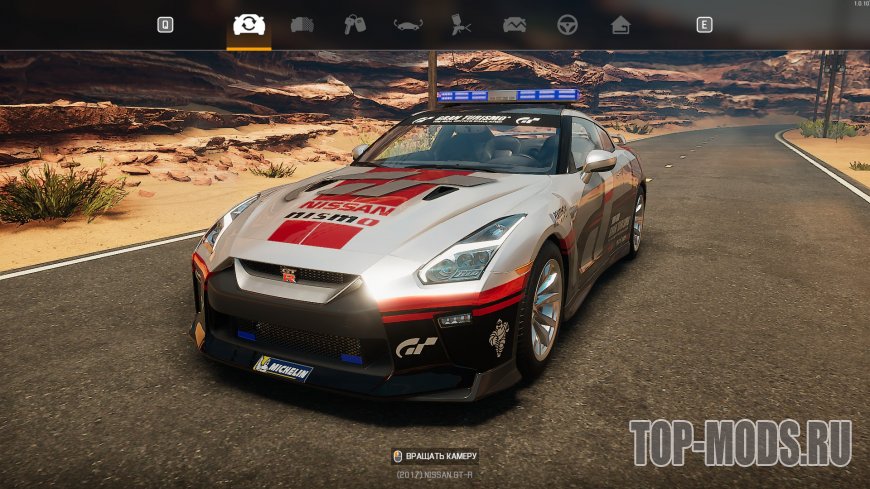Open the checkered car livery tab
Screen dimensions: 870x489
click(x=301, y=25)
